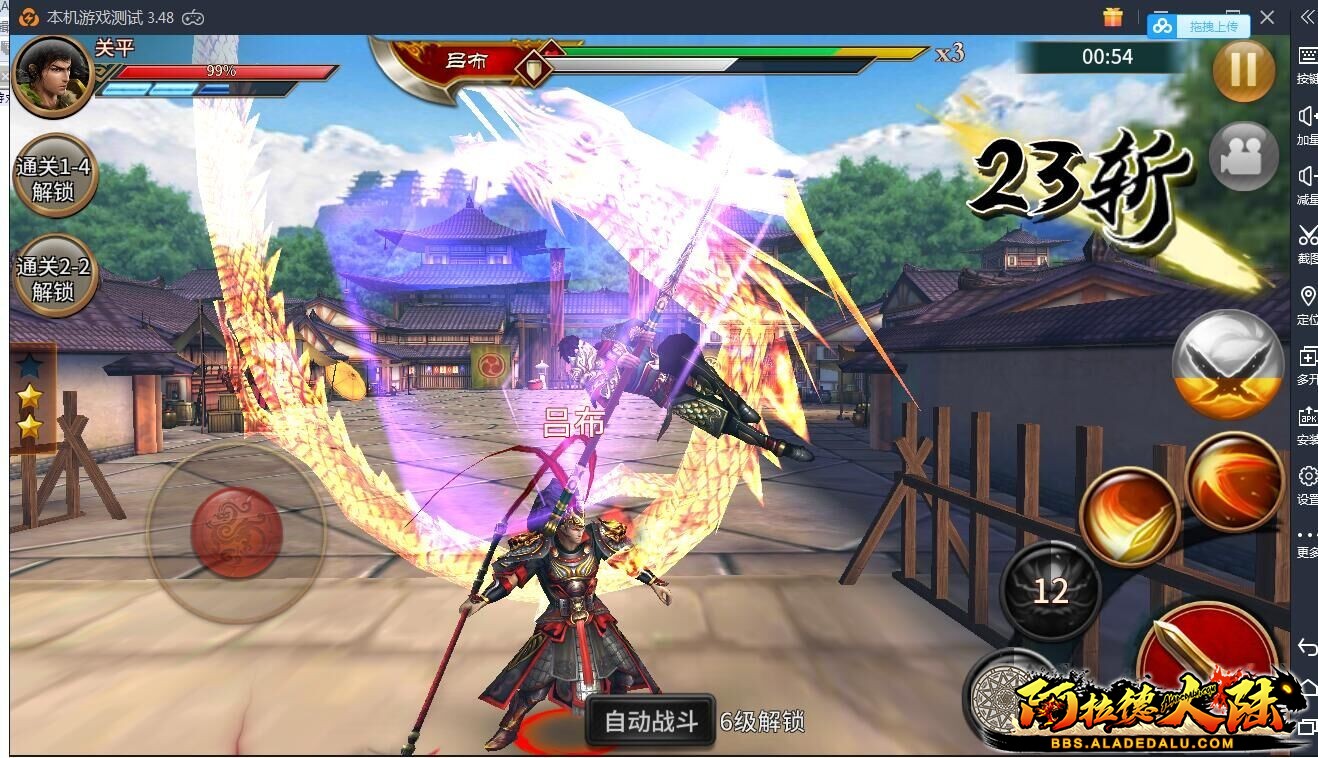This screenshot has width=1318, height=758.
Task: Trigger the fiery sword thrust skill
Action: click(1129, 516)
